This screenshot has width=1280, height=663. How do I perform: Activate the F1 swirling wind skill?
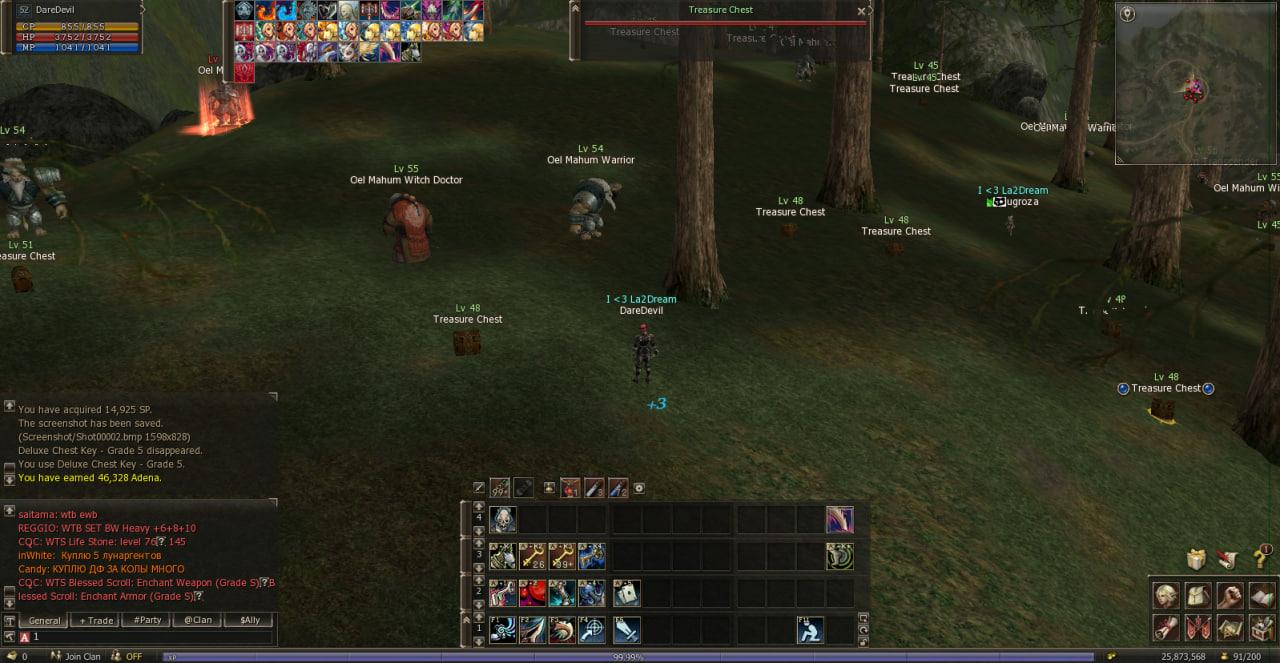coord(503,630)
